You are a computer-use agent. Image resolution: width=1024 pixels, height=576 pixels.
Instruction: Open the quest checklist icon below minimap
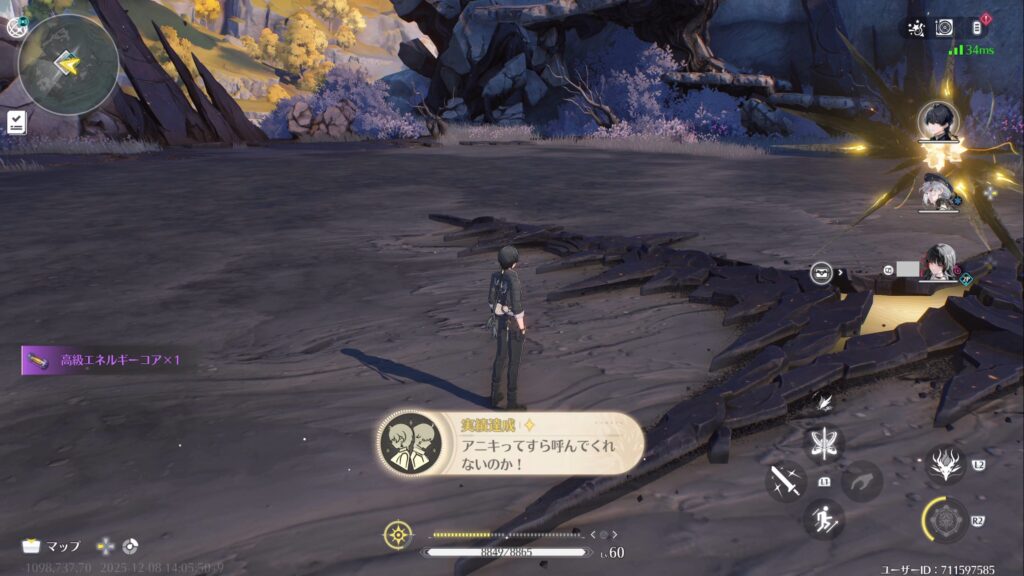tap(17, 122)
